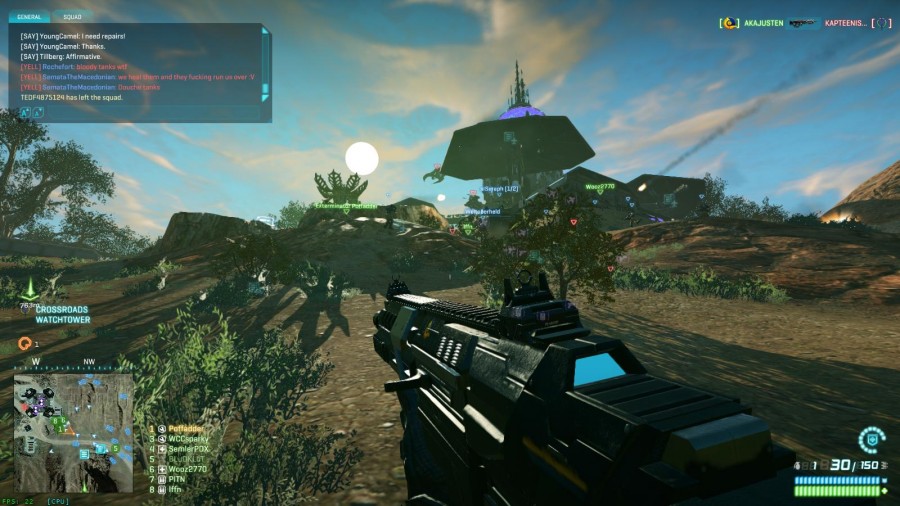Click the grenade count icon
This screenshot has width=900, height=506.
(797, 466)
